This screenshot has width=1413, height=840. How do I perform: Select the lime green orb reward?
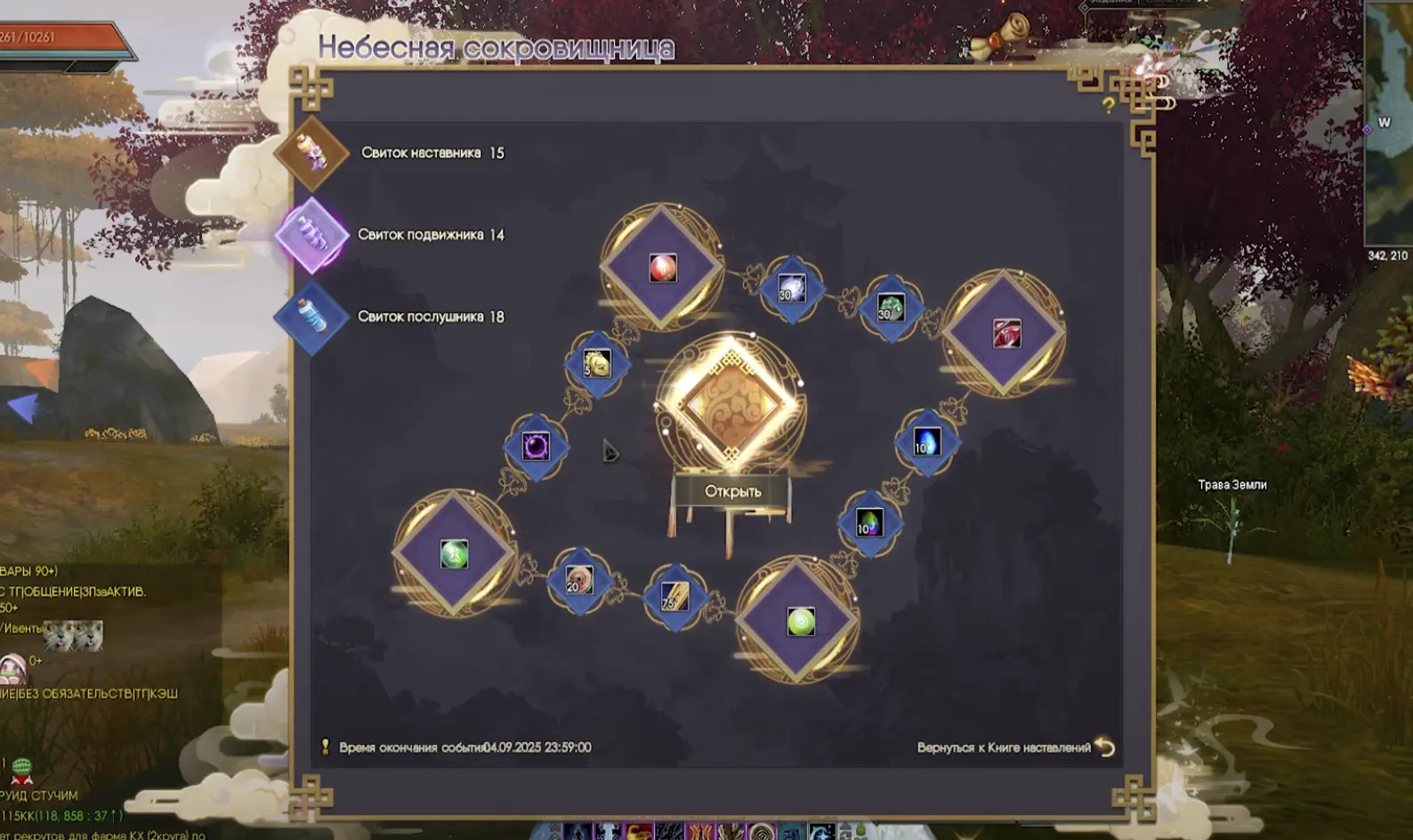800,621
